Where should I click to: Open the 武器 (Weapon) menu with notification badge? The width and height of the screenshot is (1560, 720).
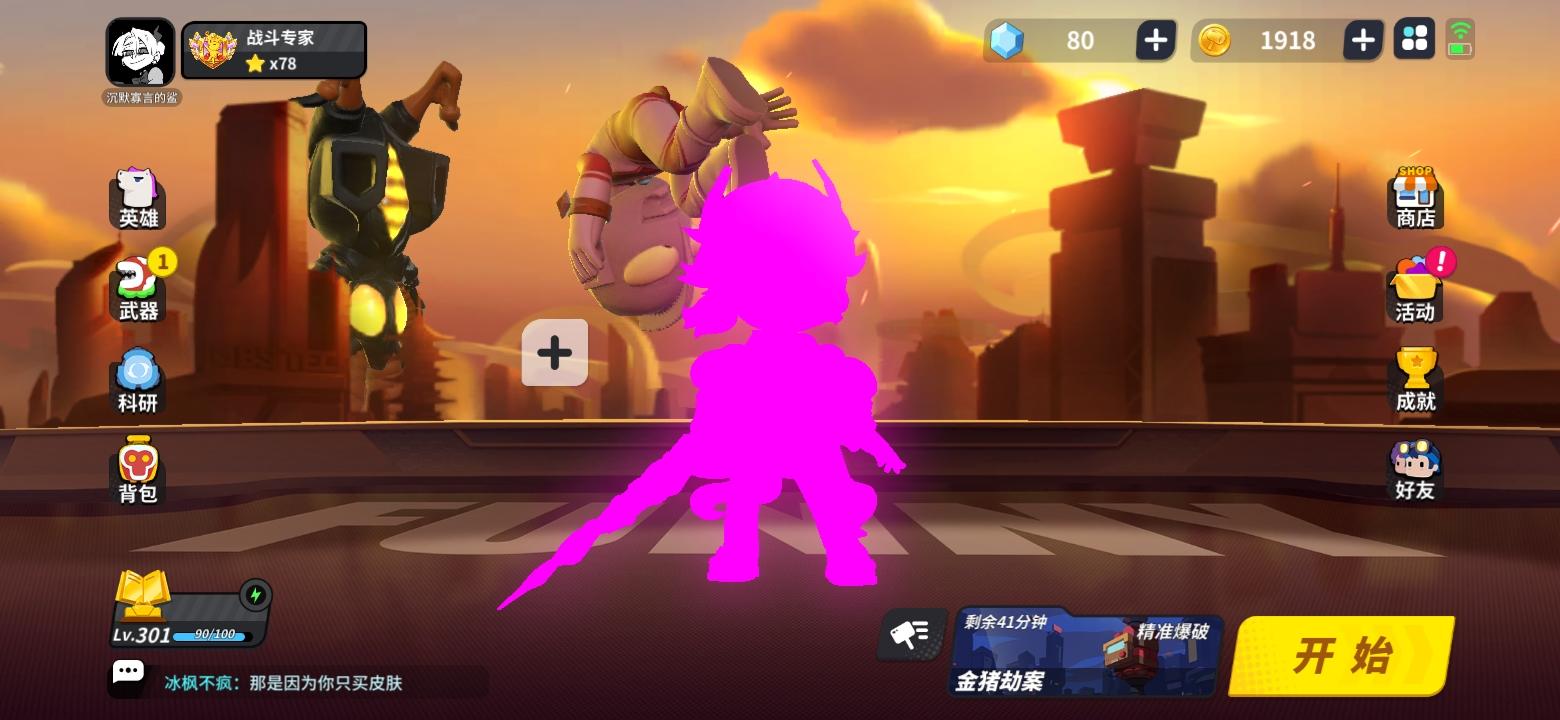click(138, 288)
